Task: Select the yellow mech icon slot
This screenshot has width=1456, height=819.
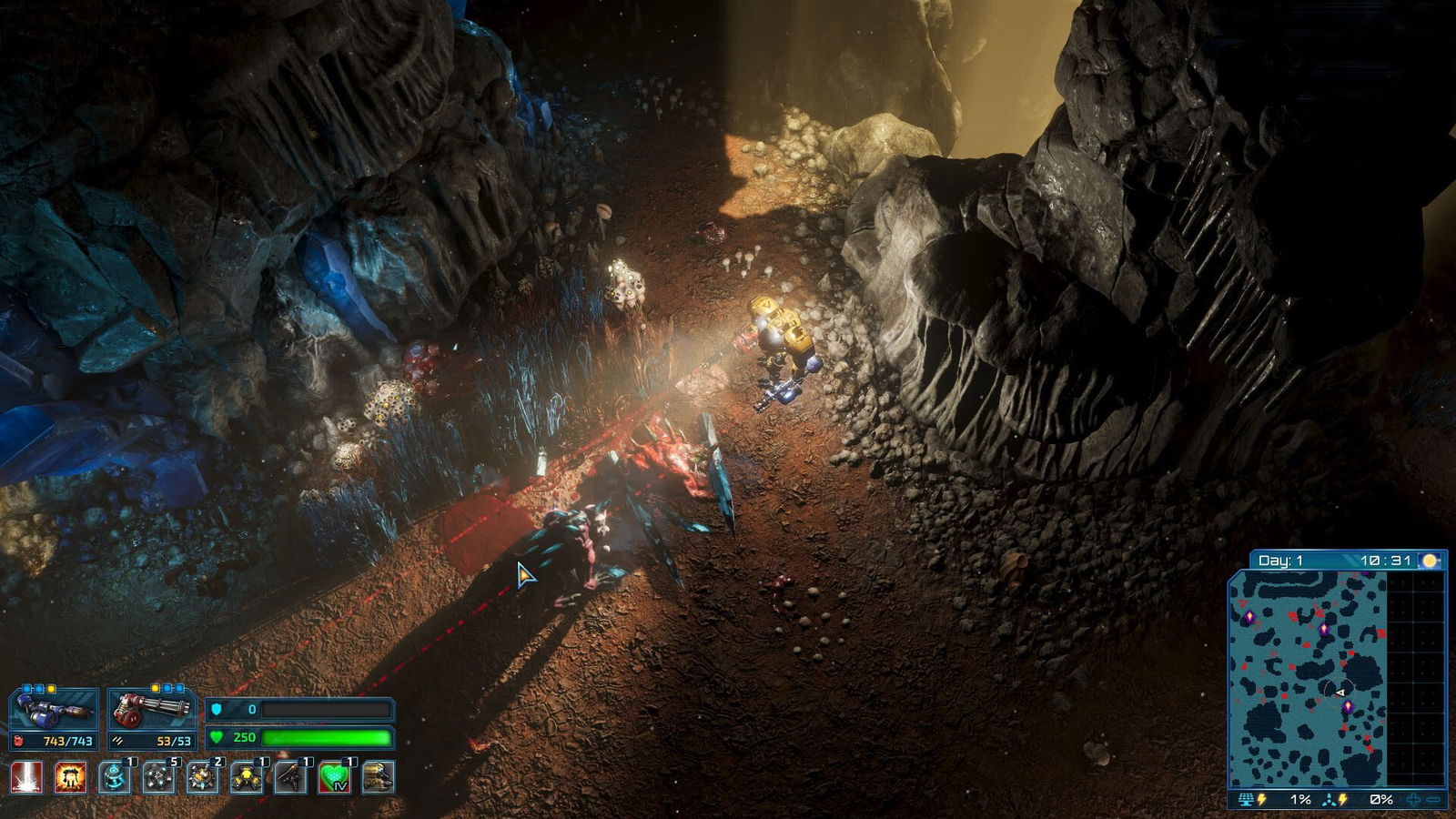Action: (x=379, y=778)
